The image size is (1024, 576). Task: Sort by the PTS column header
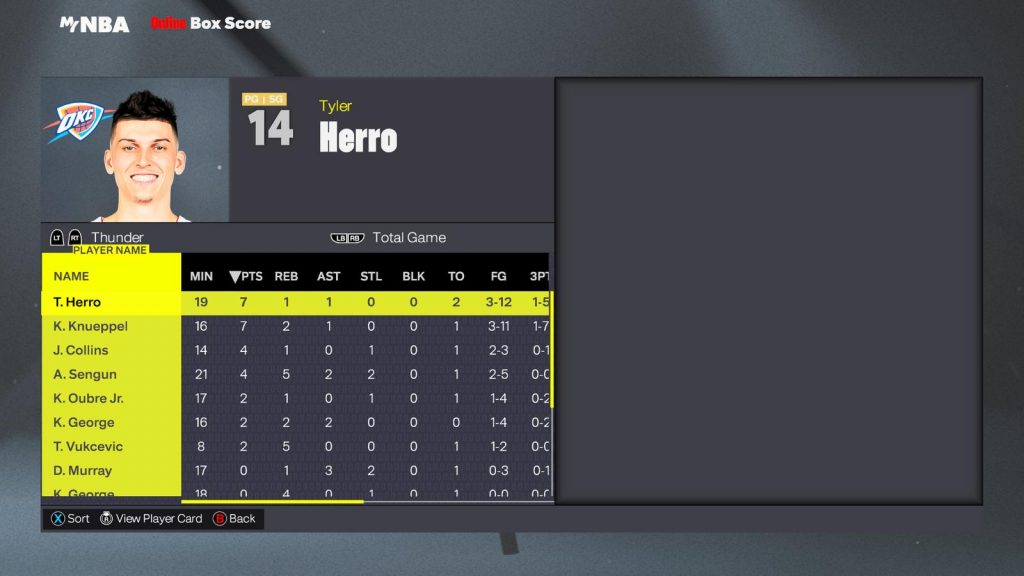[245, 276]
